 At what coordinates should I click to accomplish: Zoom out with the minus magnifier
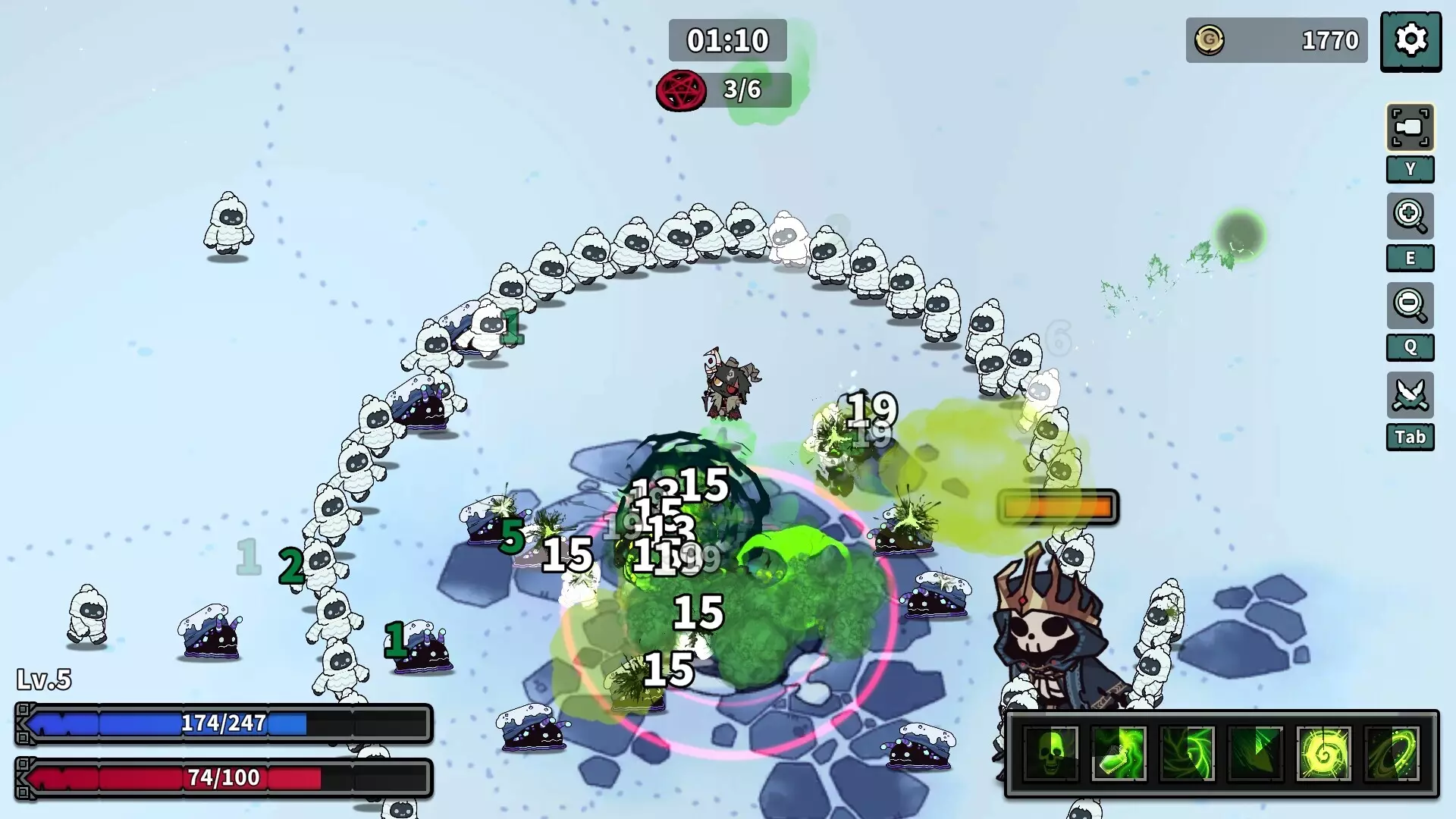point(1410,305)
